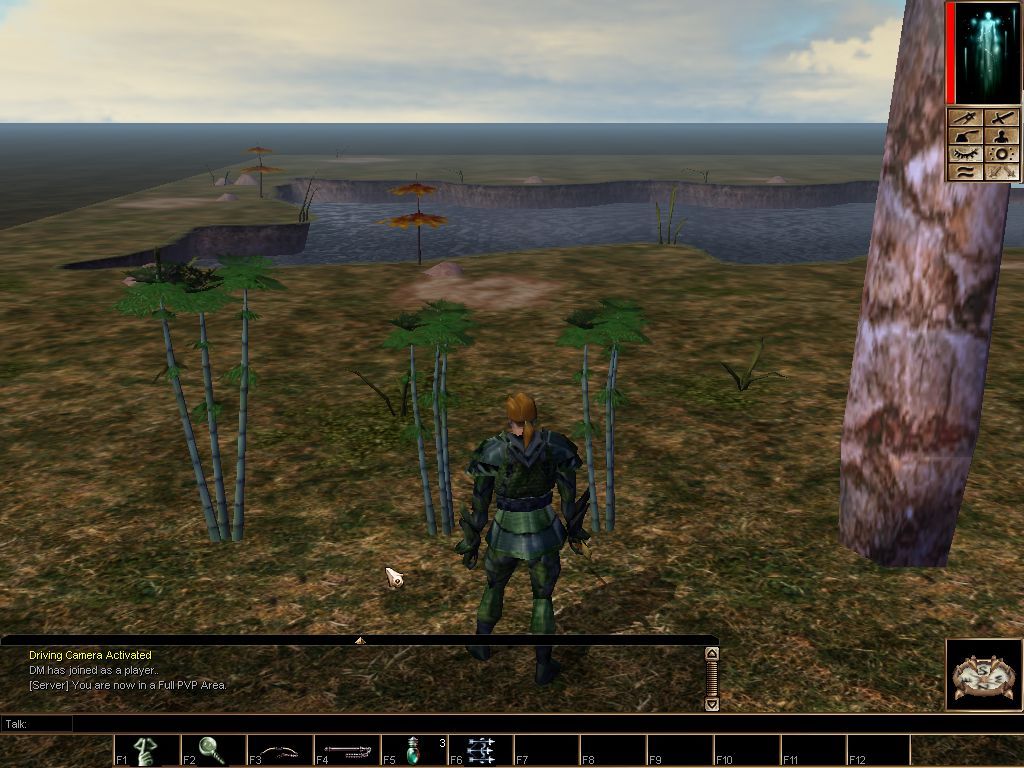Use the magnifying glass search slot
This screenshot has width=1024, height=768.
[212, 751]
